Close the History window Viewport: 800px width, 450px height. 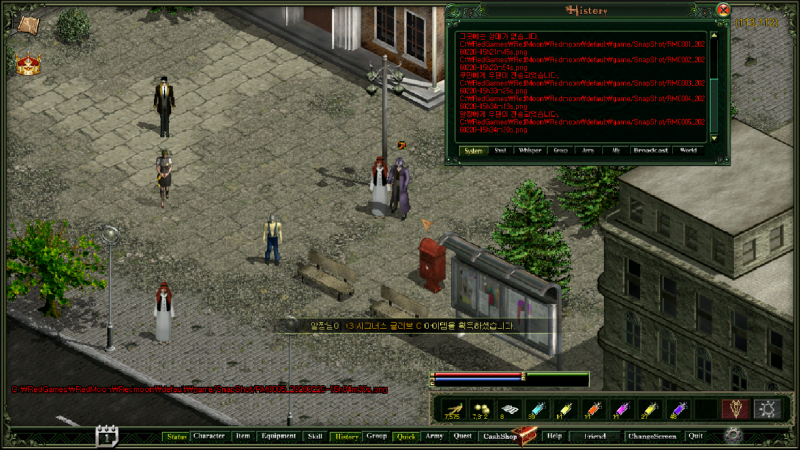pos(723,11)
